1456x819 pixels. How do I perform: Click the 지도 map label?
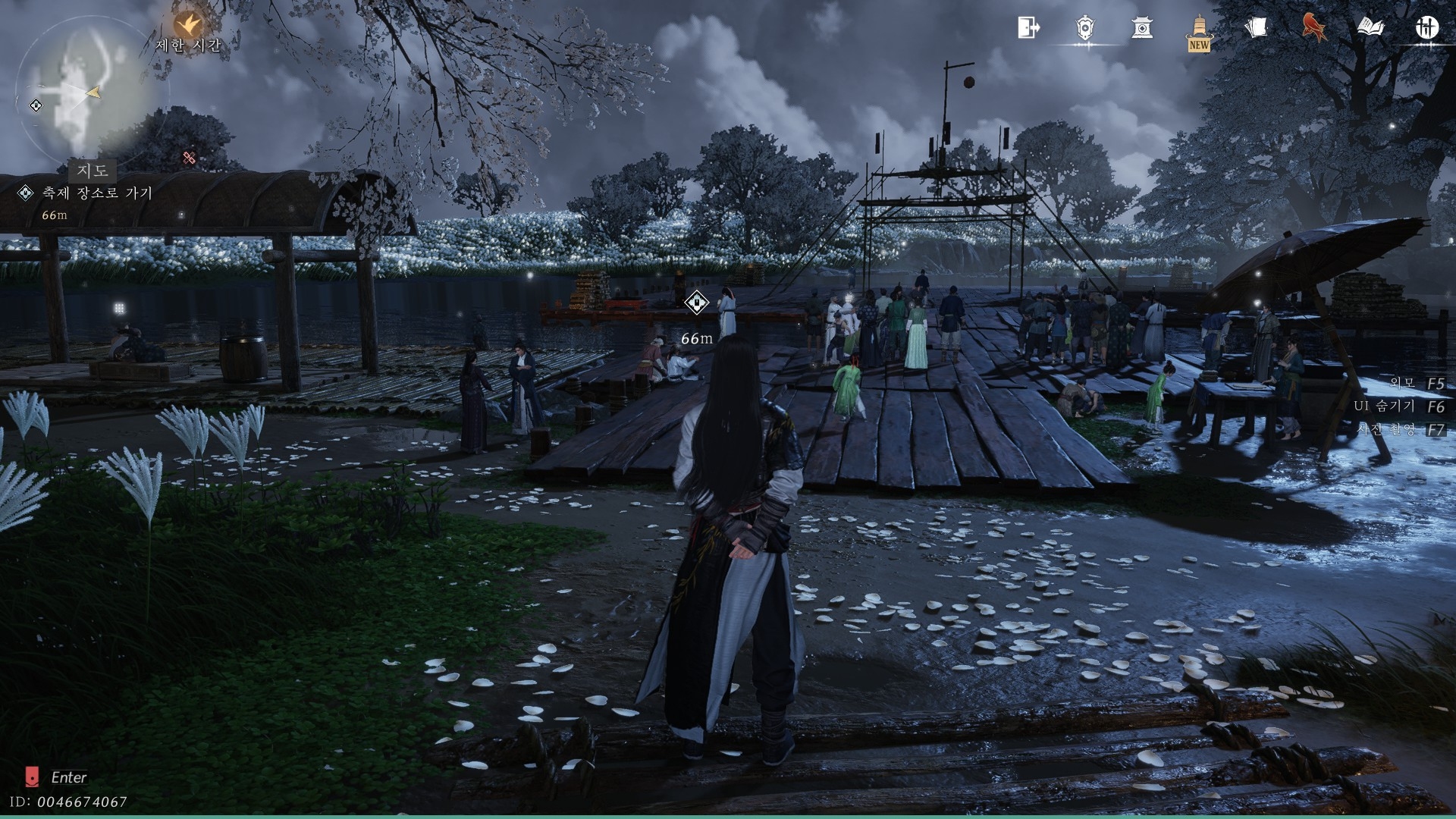pyautogui.click(x=93, y=171)
